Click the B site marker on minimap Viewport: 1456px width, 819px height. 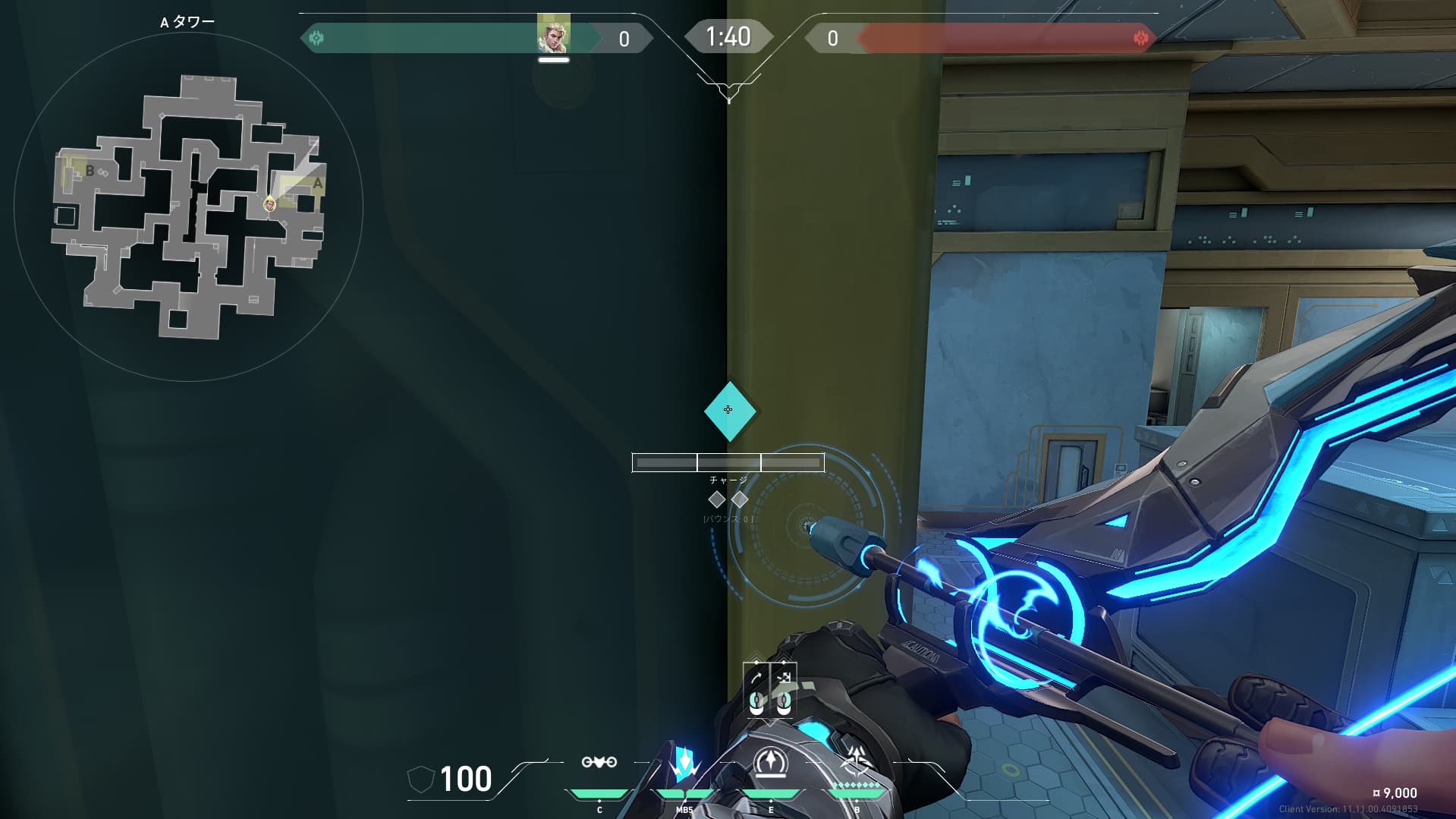[x=90, y=171]
